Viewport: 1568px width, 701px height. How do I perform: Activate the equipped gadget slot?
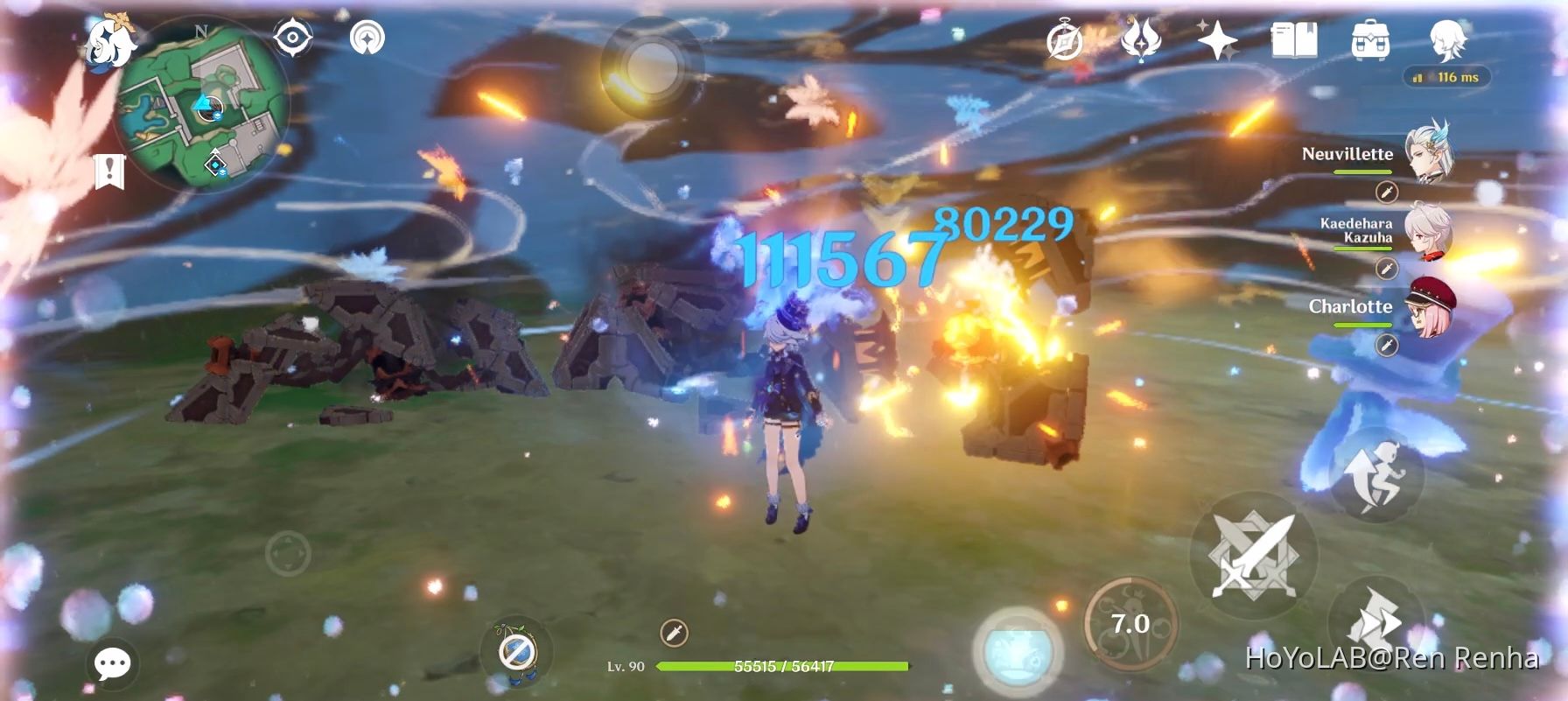click(516, 651)
